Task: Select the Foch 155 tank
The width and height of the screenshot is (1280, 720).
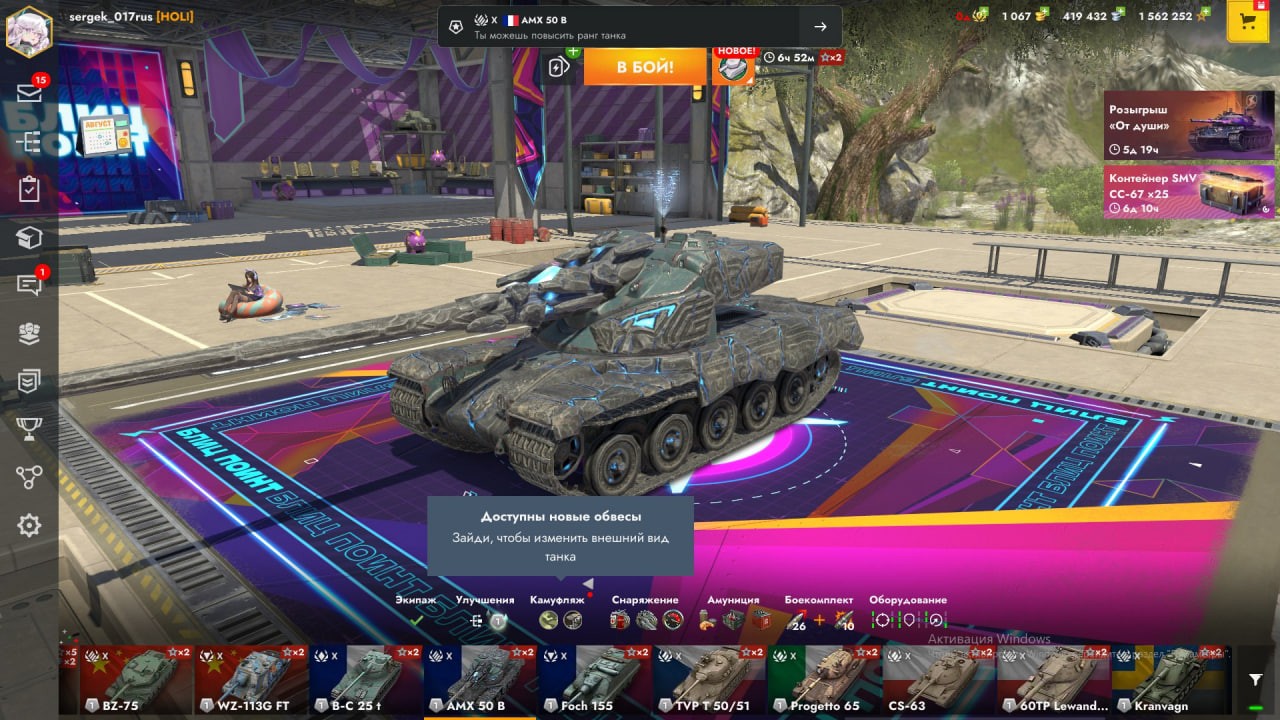Action: tap(596, 680)
